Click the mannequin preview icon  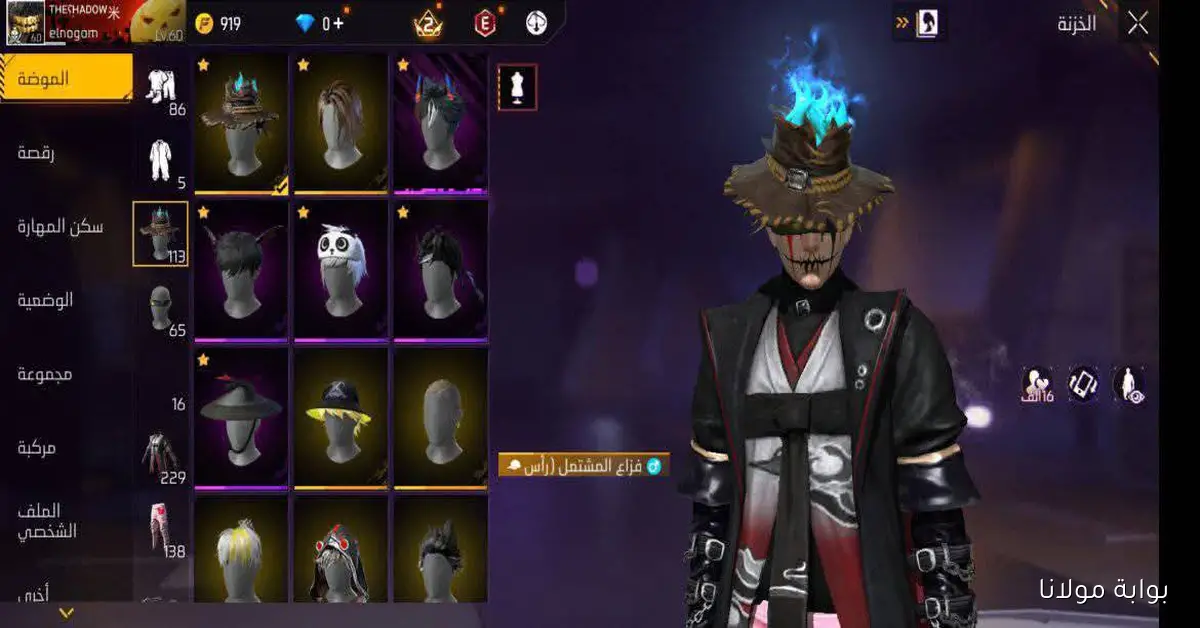(517, 87)
